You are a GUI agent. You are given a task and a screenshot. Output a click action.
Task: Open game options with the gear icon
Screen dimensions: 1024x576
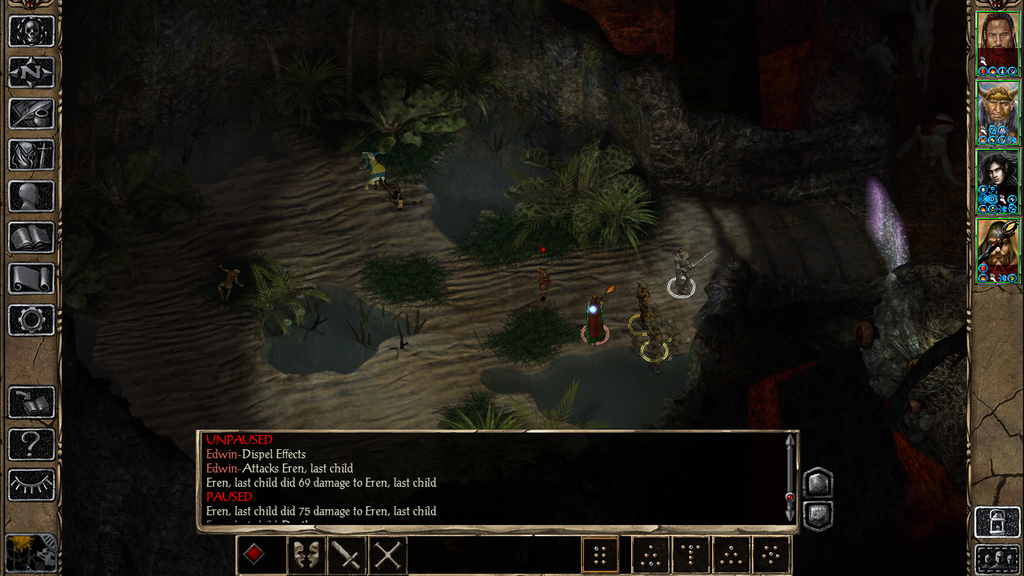coord(31,320)
